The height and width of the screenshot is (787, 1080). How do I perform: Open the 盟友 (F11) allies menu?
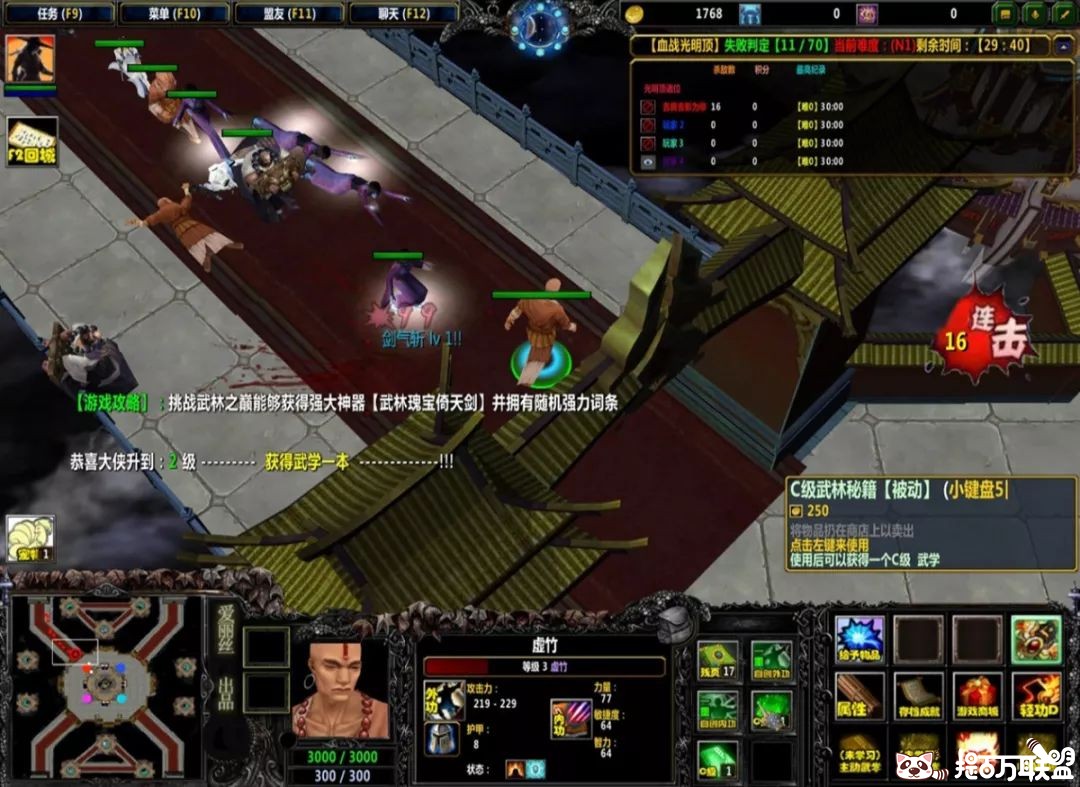click(289, 14)
